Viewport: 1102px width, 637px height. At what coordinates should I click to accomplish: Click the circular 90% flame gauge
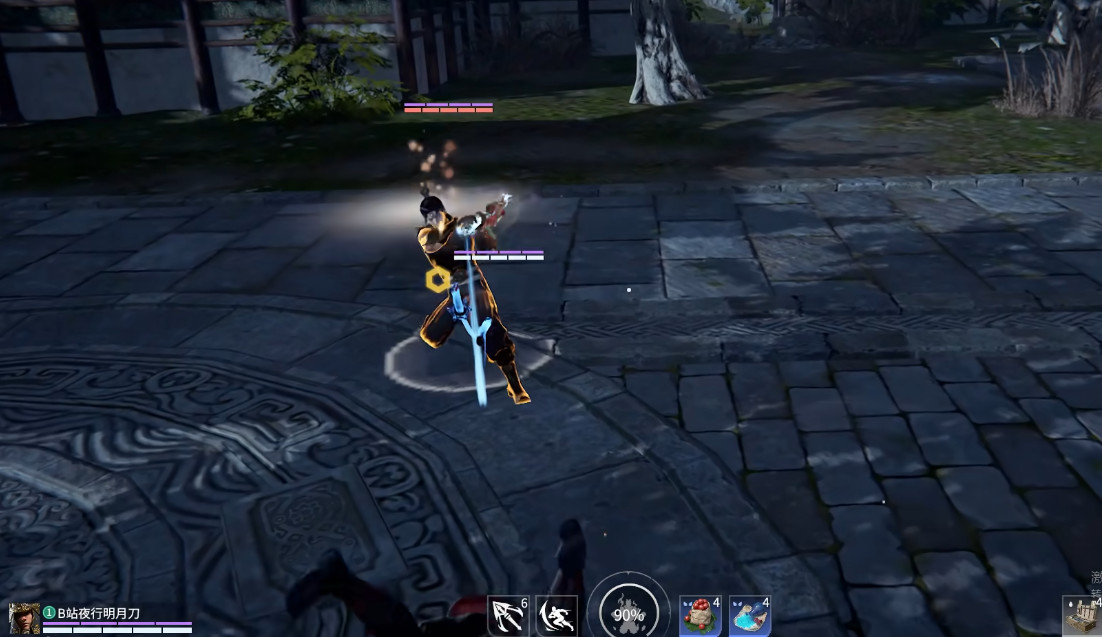pos(628,612)
